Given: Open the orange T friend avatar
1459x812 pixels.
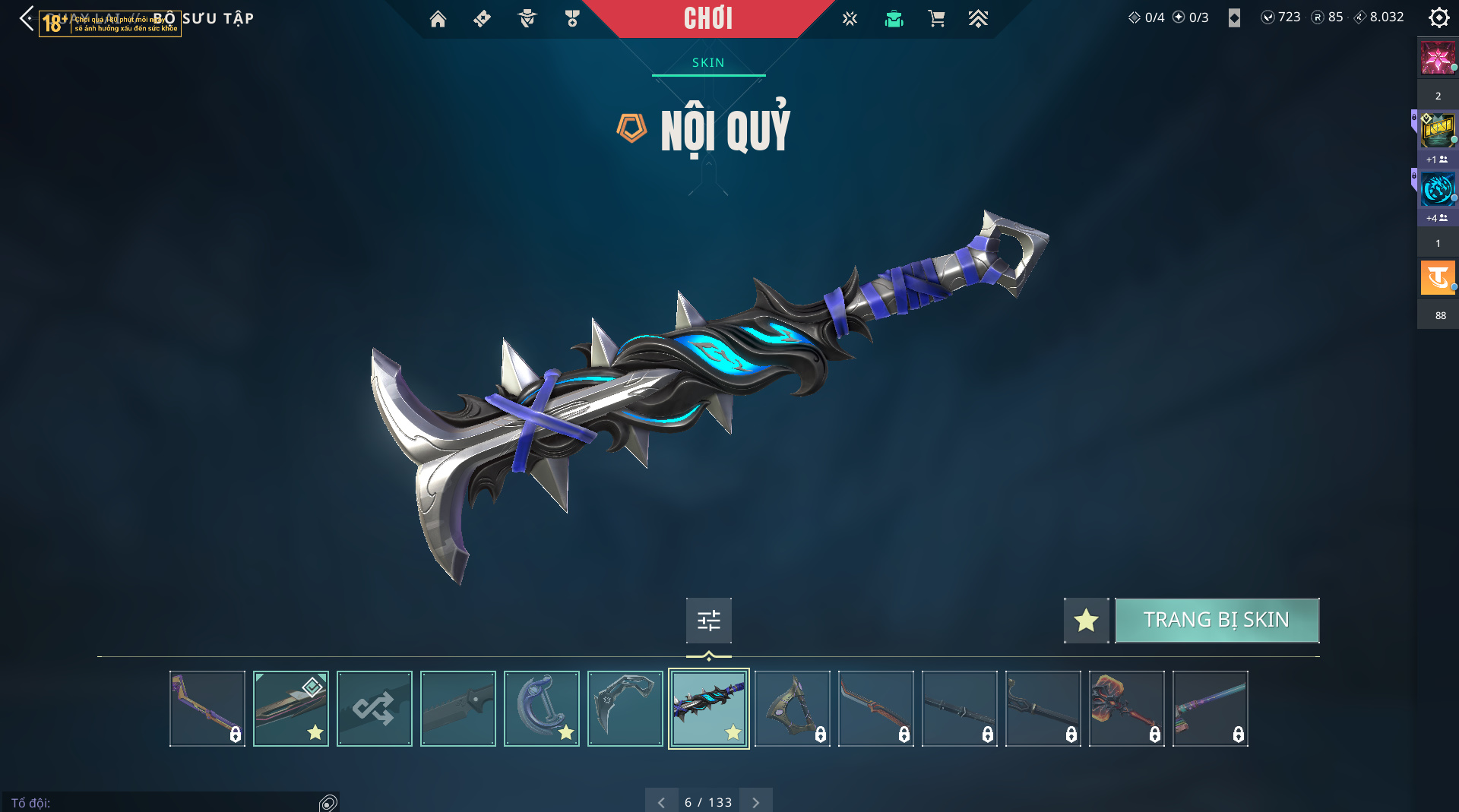Looking at the screenshot, I should click(1437, 277).
